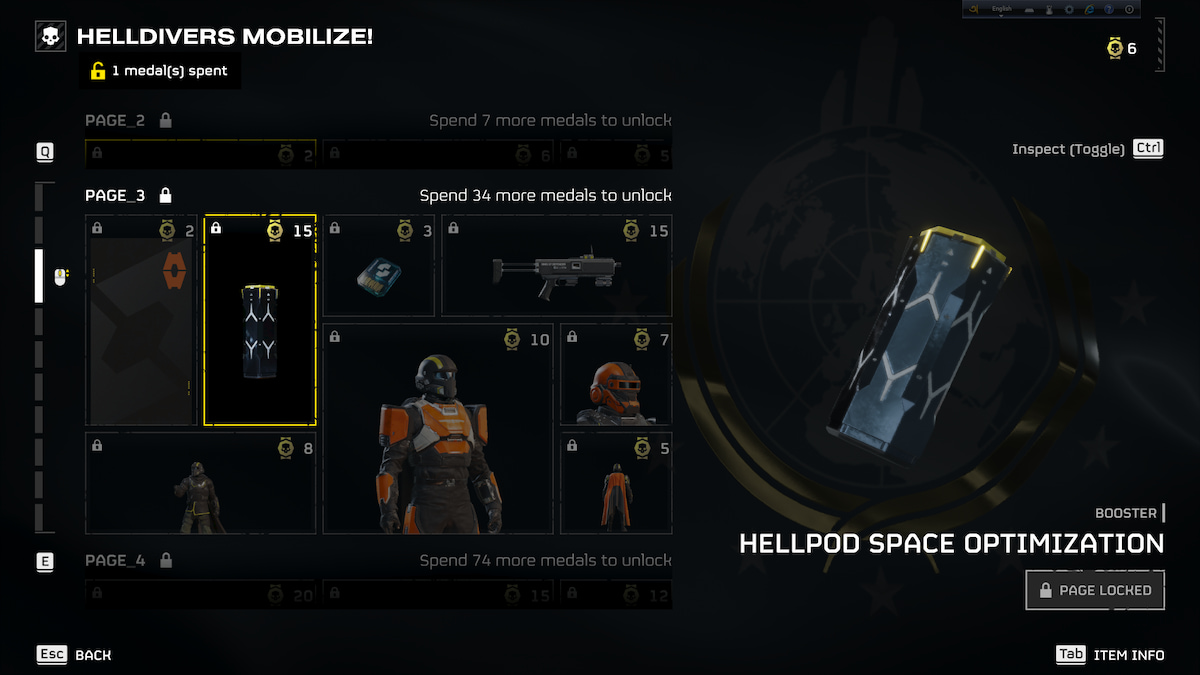
Task: Jump to the PAGE_4 section header
Action: 115,560
